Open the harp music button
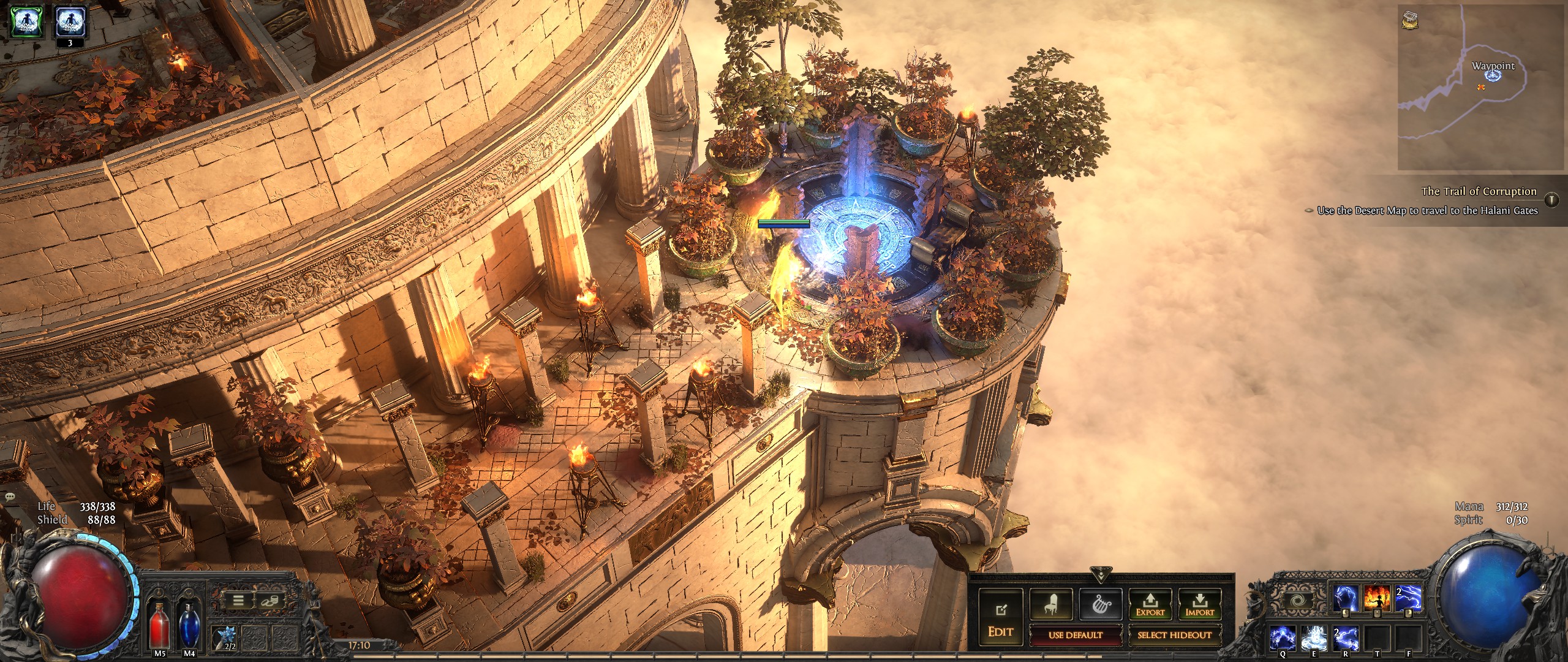Screen dimensions: 1568x662 (x=1101, y=605)
